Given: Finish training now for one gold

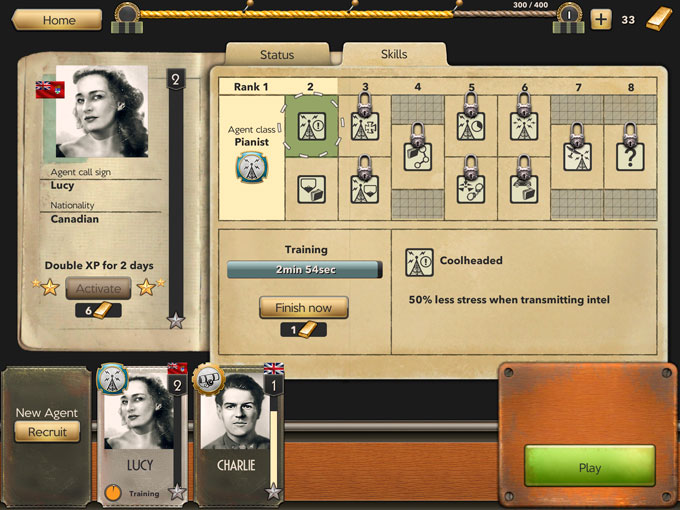Looking at the screenshot, I should 303,308.
